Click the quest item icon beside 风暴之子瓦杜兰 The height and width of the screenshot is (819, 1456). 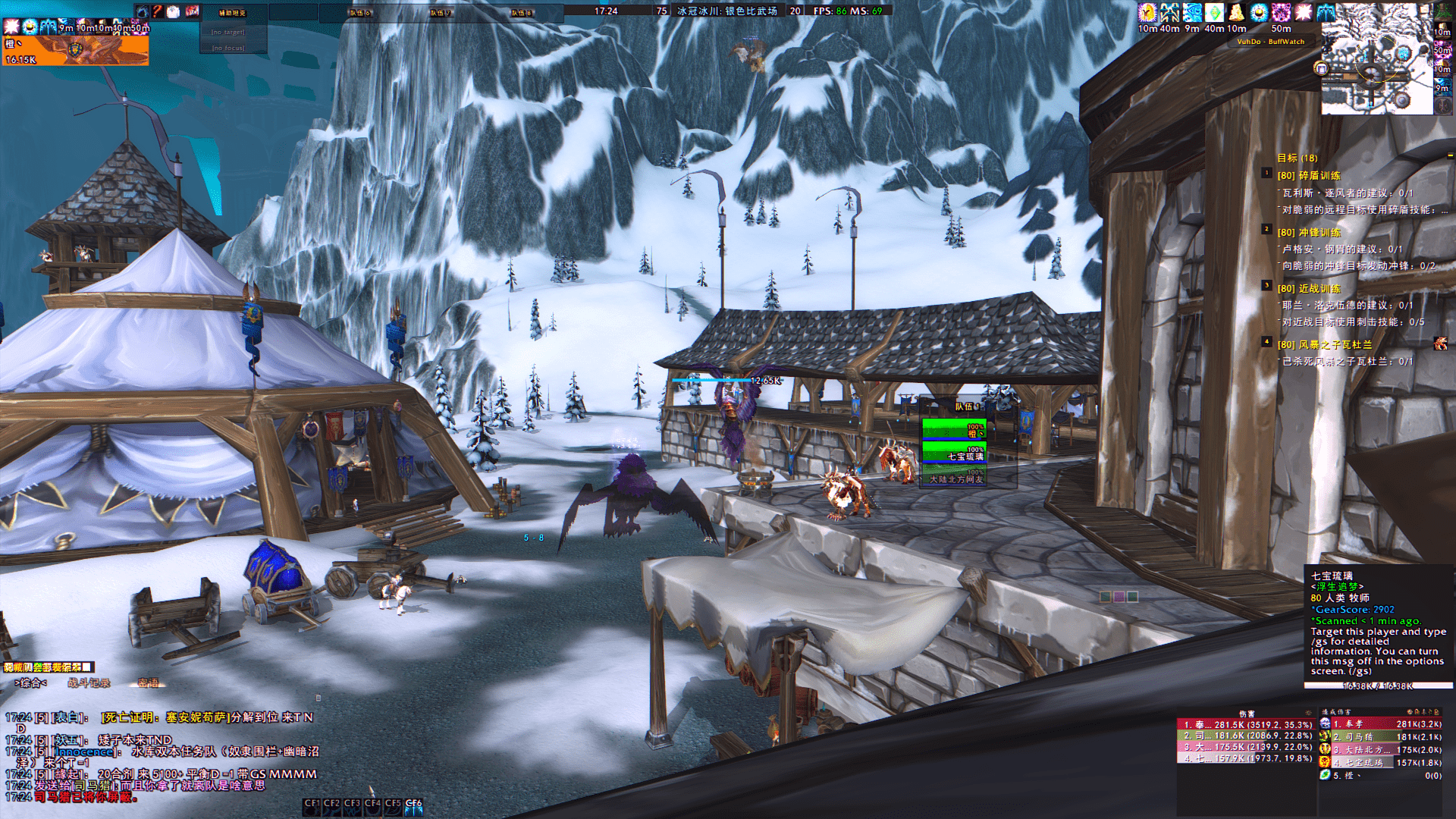[1440, 344]
